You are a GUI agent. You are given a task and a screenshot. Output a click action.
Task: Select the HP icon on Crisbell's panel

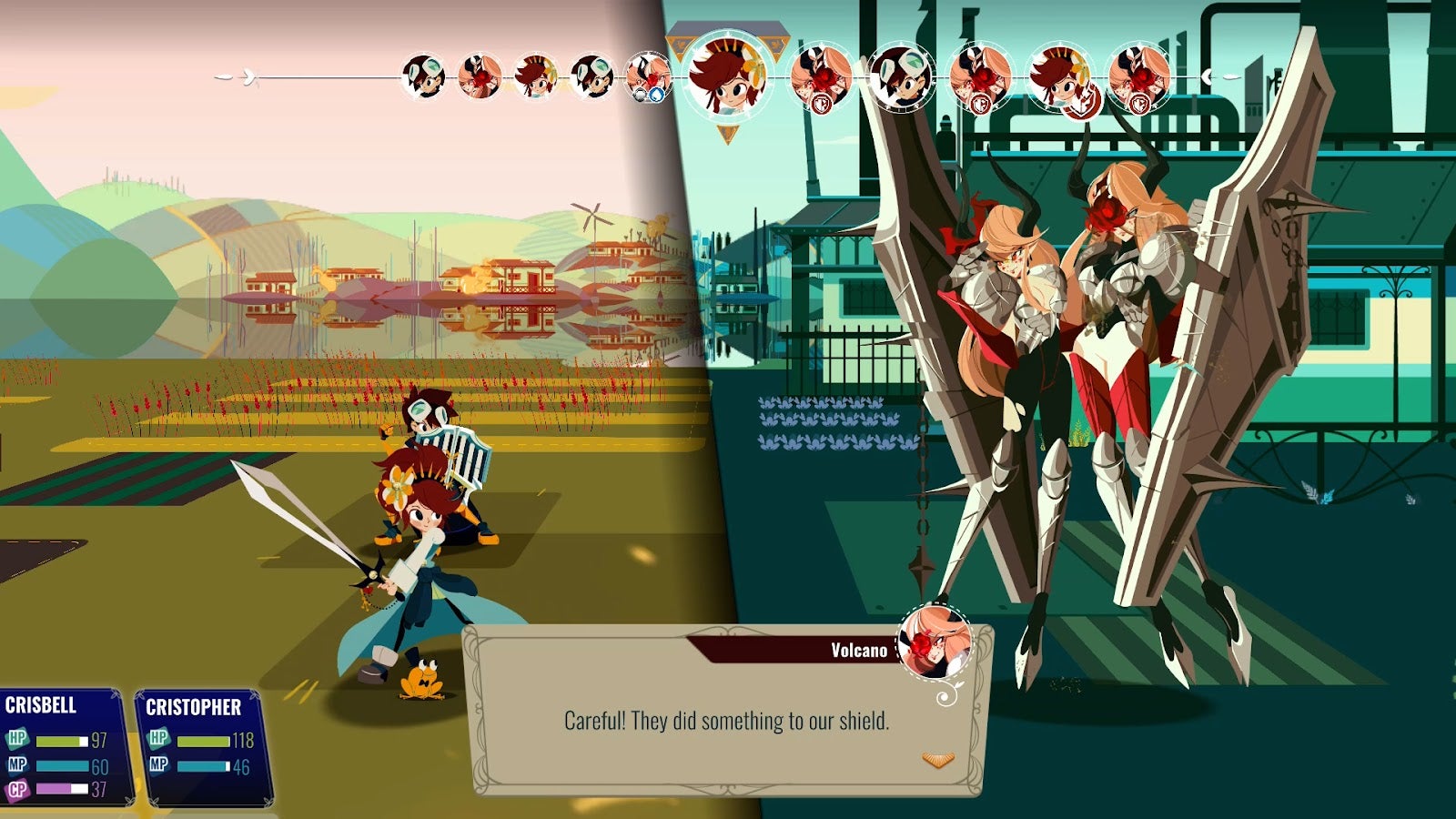[x=16, y=739]
